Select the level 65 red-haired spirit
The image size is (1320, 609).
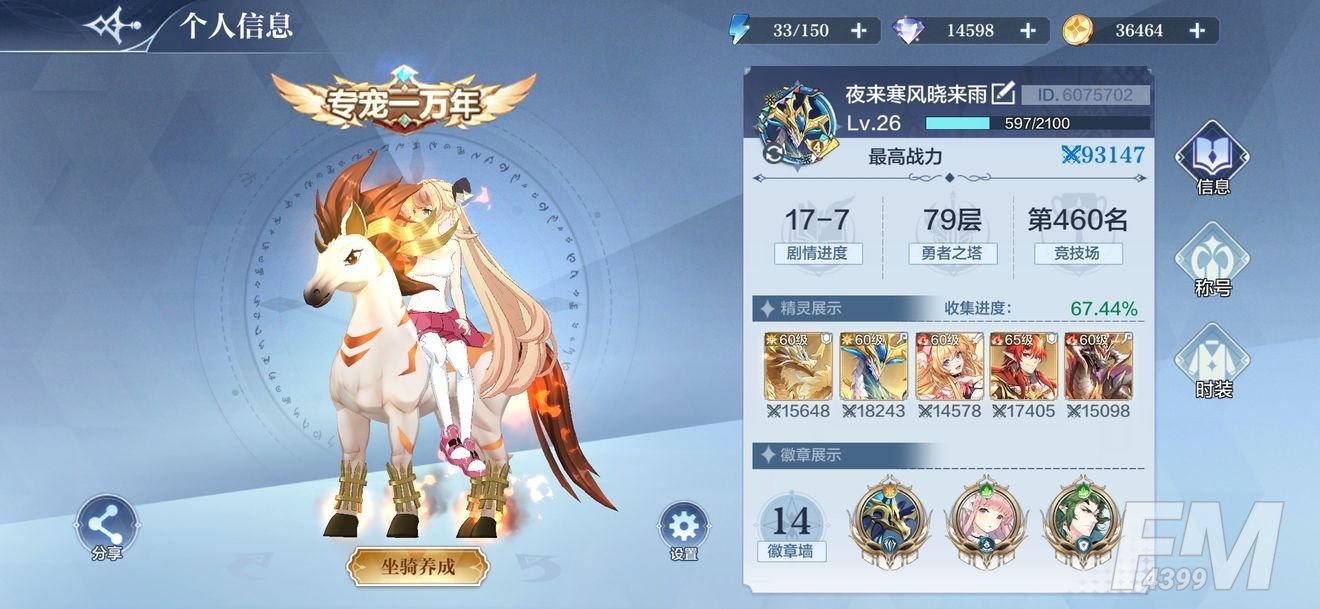click(x=1023, y=366)
